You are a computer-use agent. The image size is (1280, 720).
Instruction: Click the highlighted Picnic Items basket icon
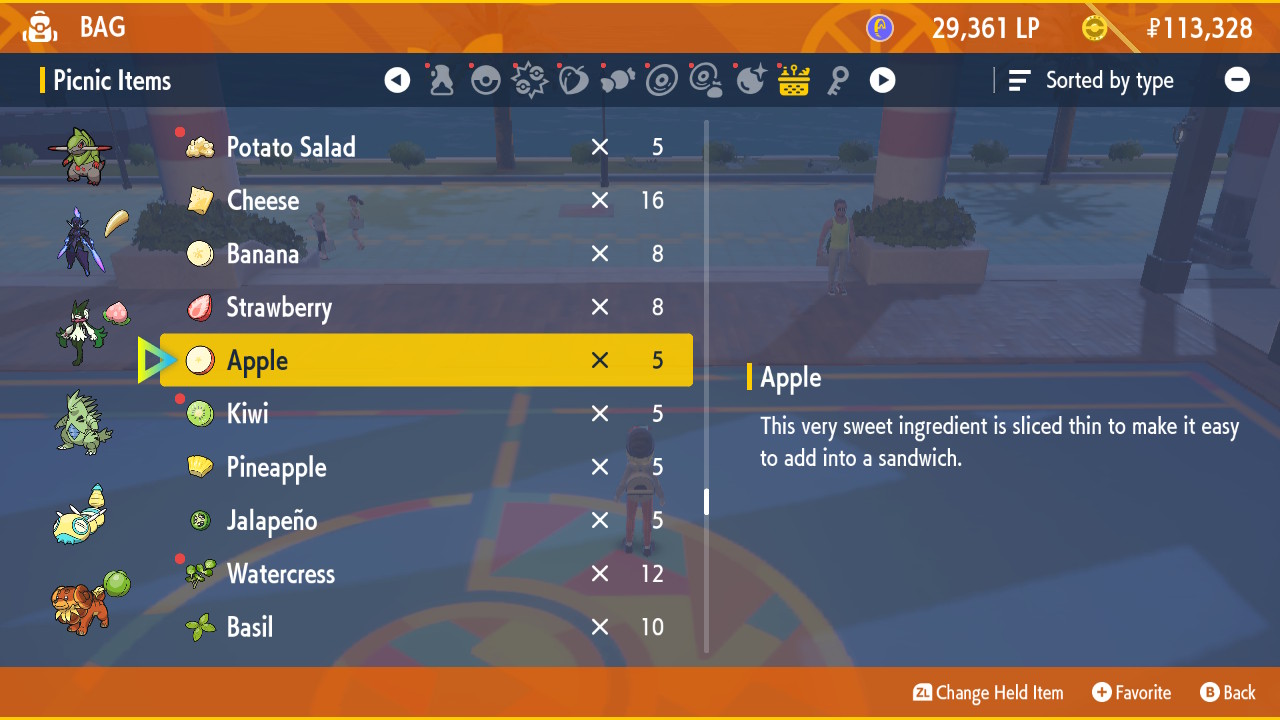(x=794, y=80)
